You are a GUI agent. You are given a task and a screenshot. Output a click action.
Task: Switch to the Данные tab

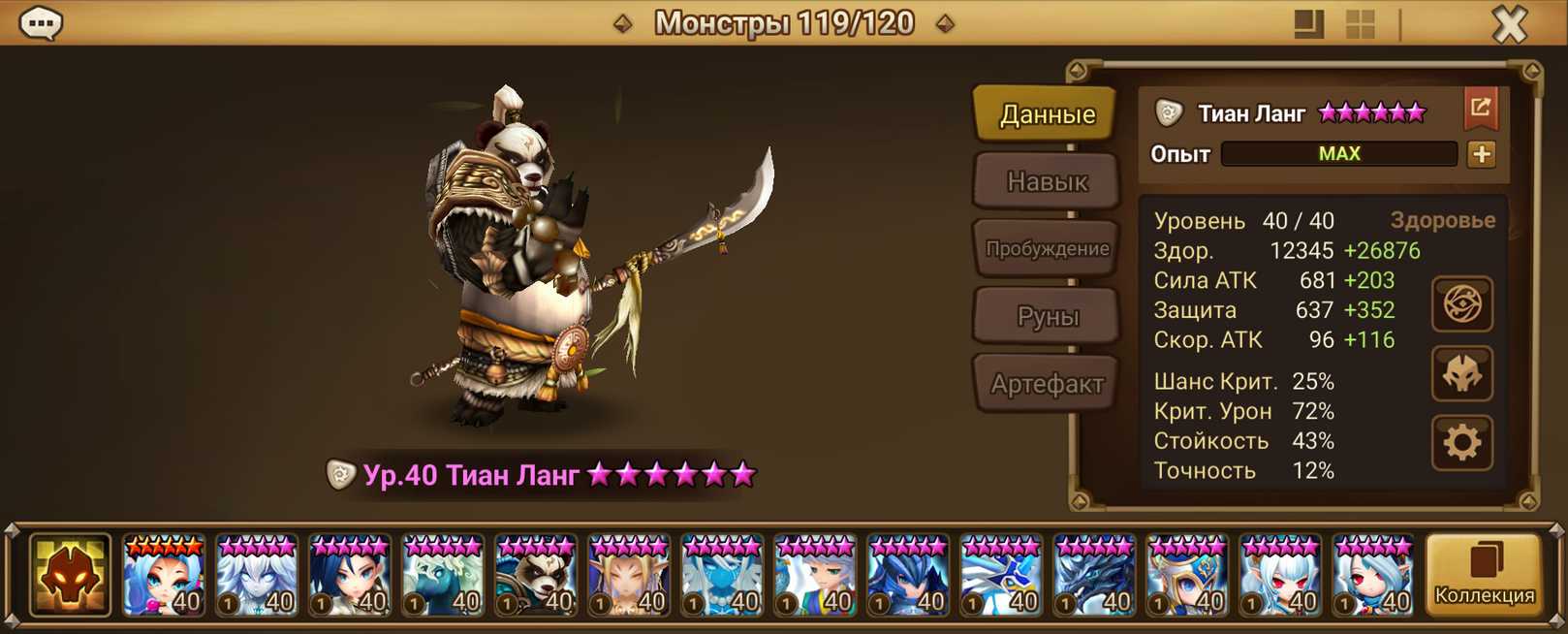coord(1047,114)
